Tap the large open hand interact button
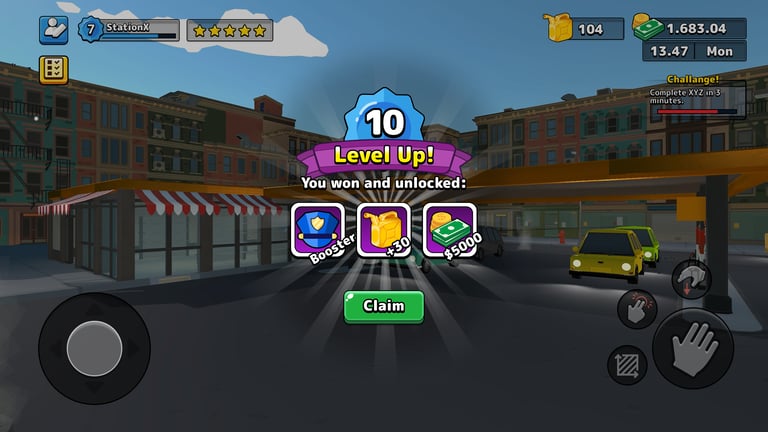This screenshot has width=768, height=432. (692, 349)
